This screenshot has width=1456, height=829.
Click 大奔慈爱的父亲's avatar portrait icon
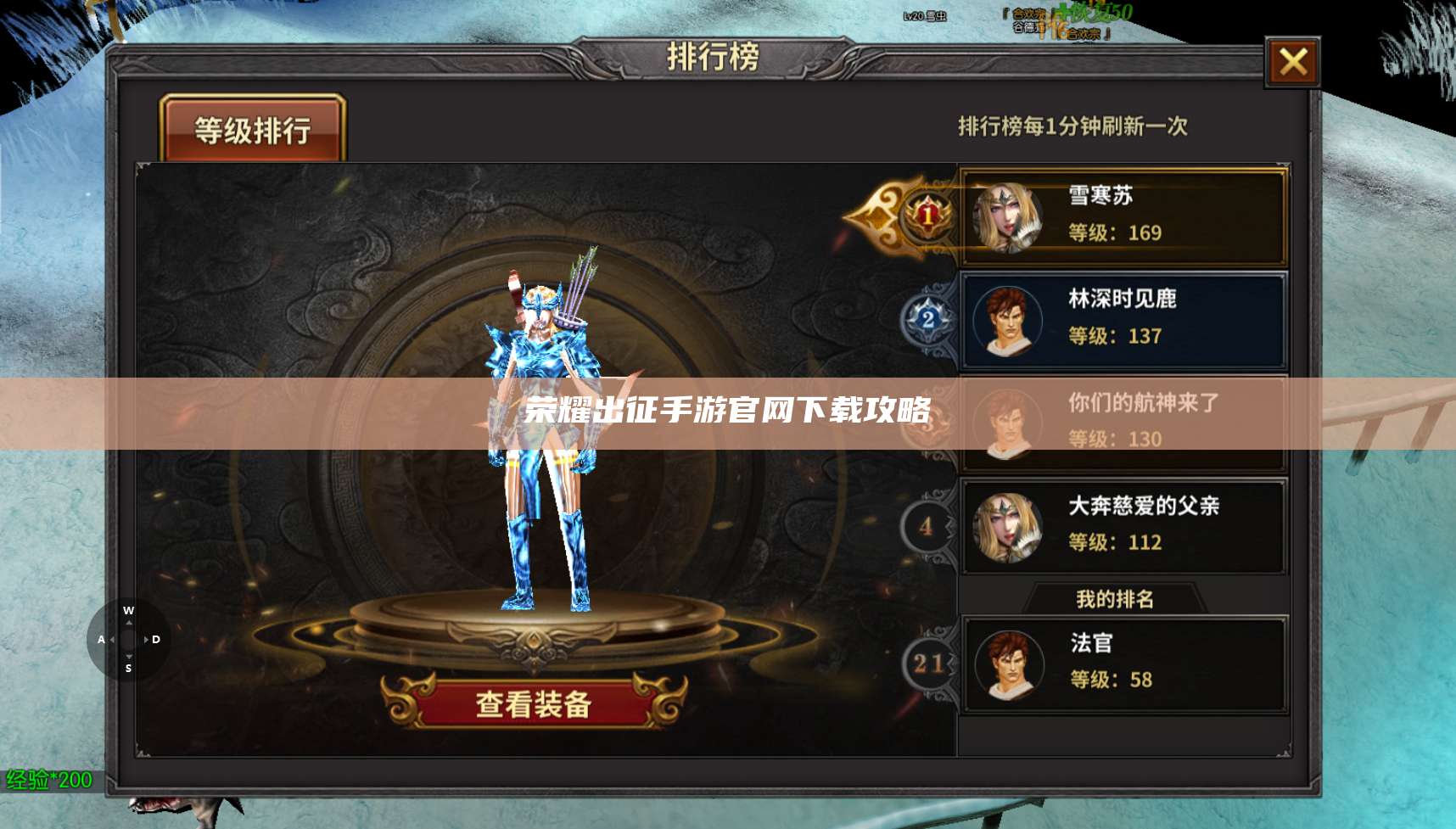coord(1008,526)
